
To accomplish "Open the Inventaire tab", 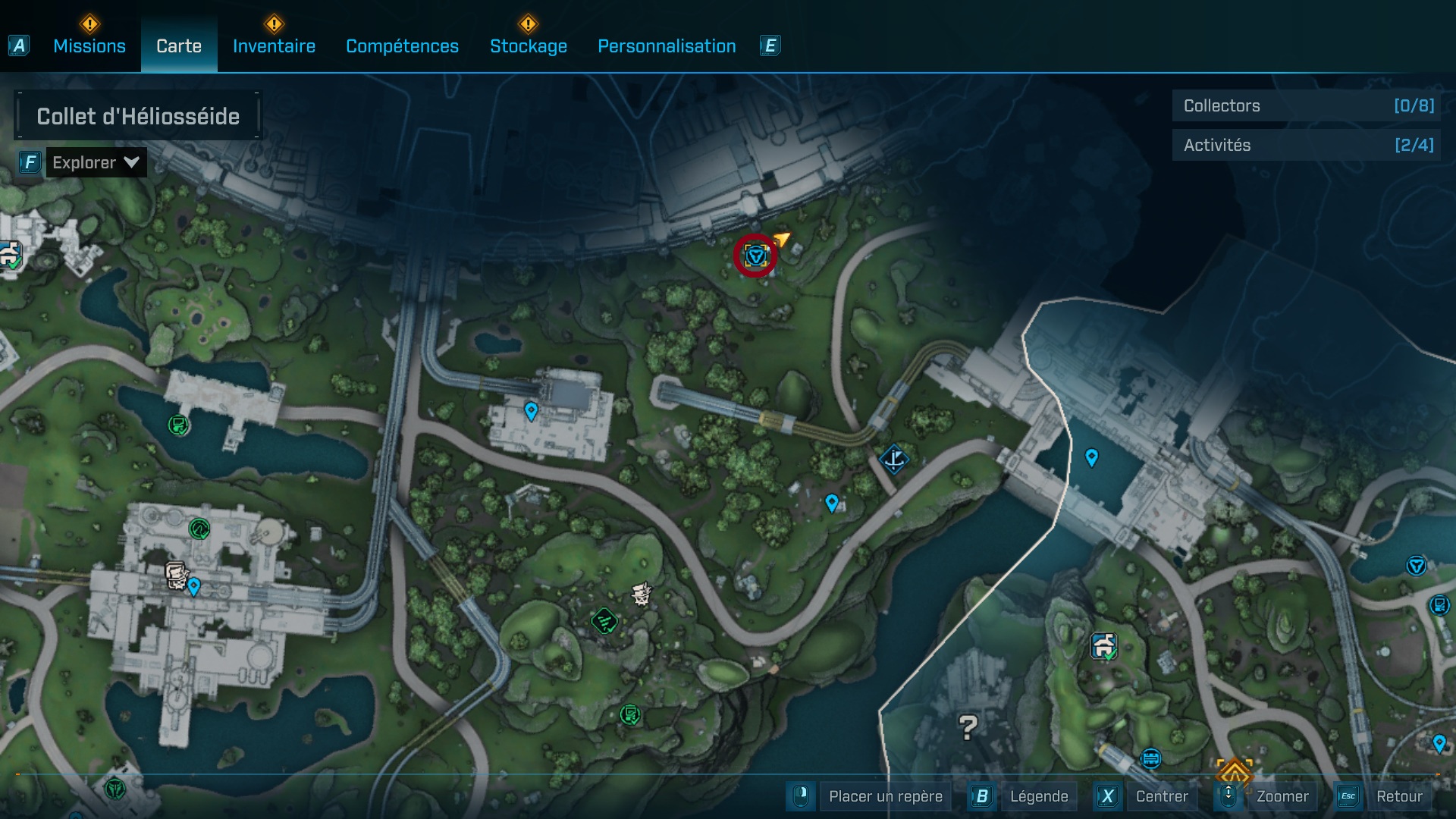I will click(x=274, y=46).
